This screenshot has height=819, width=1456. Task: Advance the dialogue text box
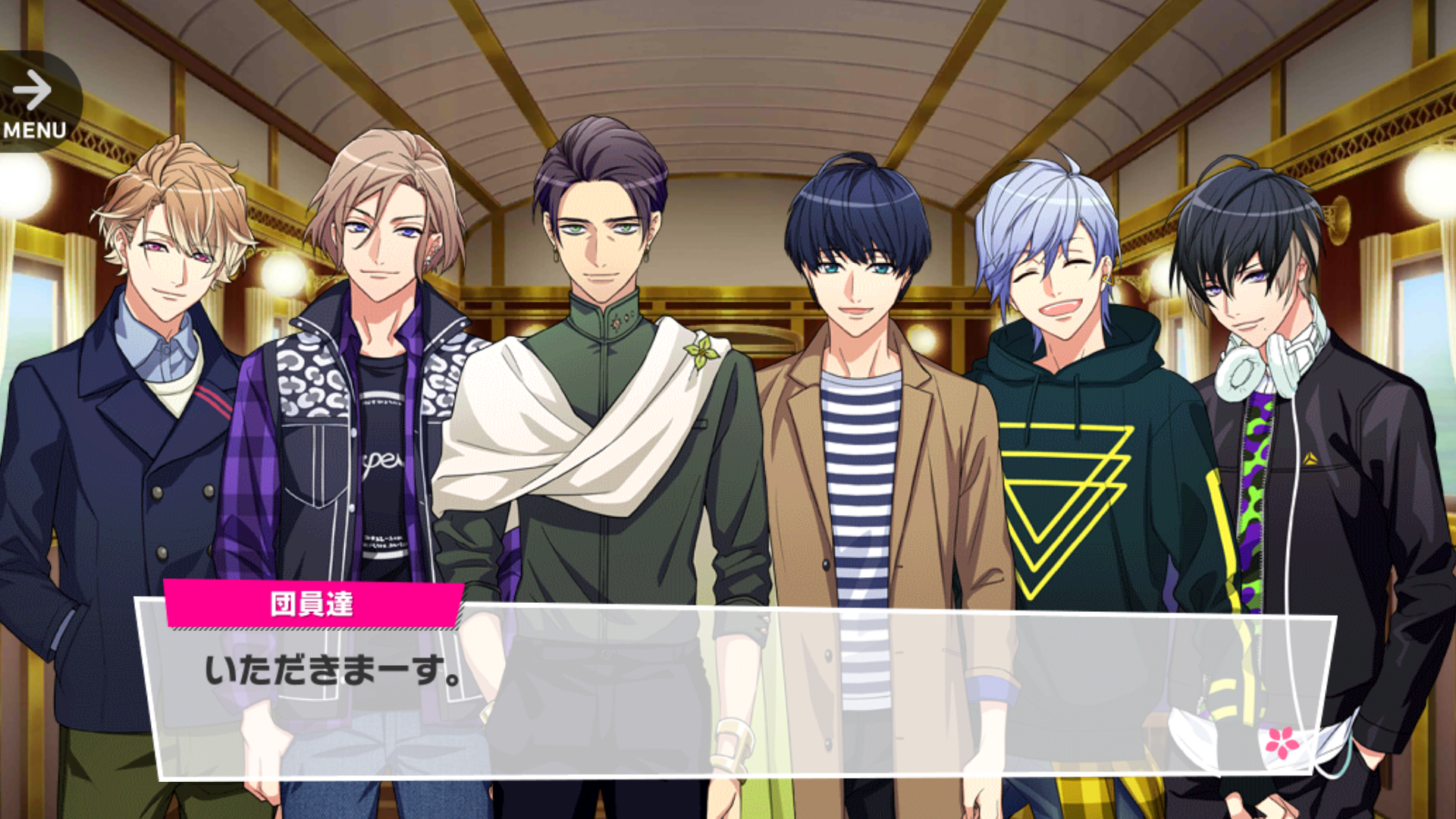click(x=736, y=690)
